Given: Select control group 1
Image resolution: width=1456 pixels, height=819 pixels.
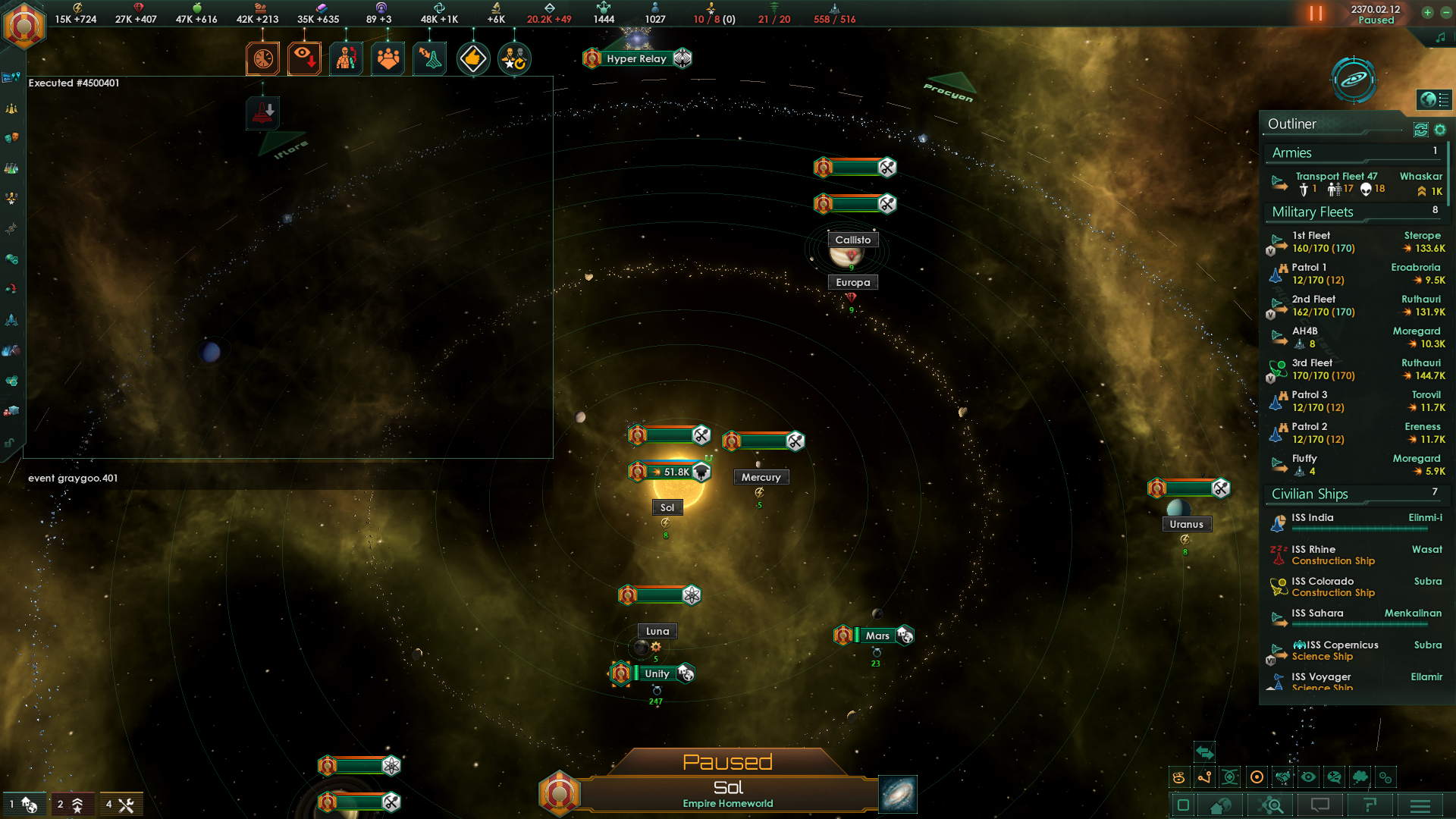Looking at the screenshot, I should 24,805.
